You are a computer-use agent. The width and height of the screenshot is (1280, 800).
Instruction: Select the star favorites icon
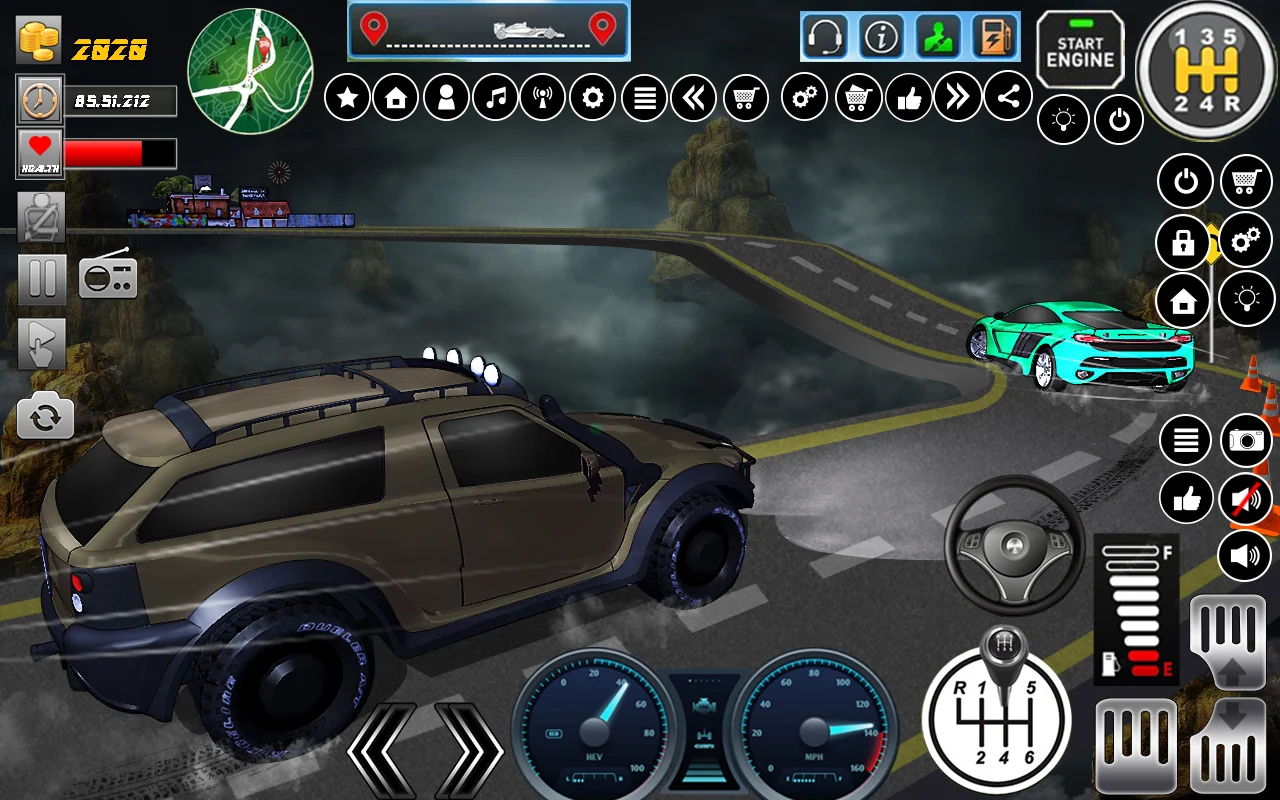click(x=347, y=98)
